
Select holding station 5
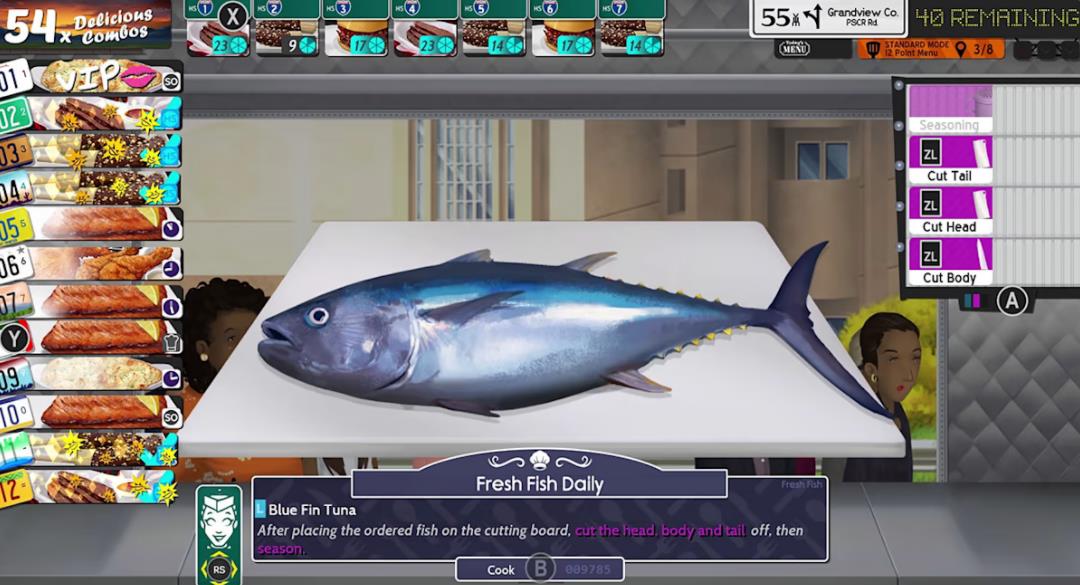point(493,37)
